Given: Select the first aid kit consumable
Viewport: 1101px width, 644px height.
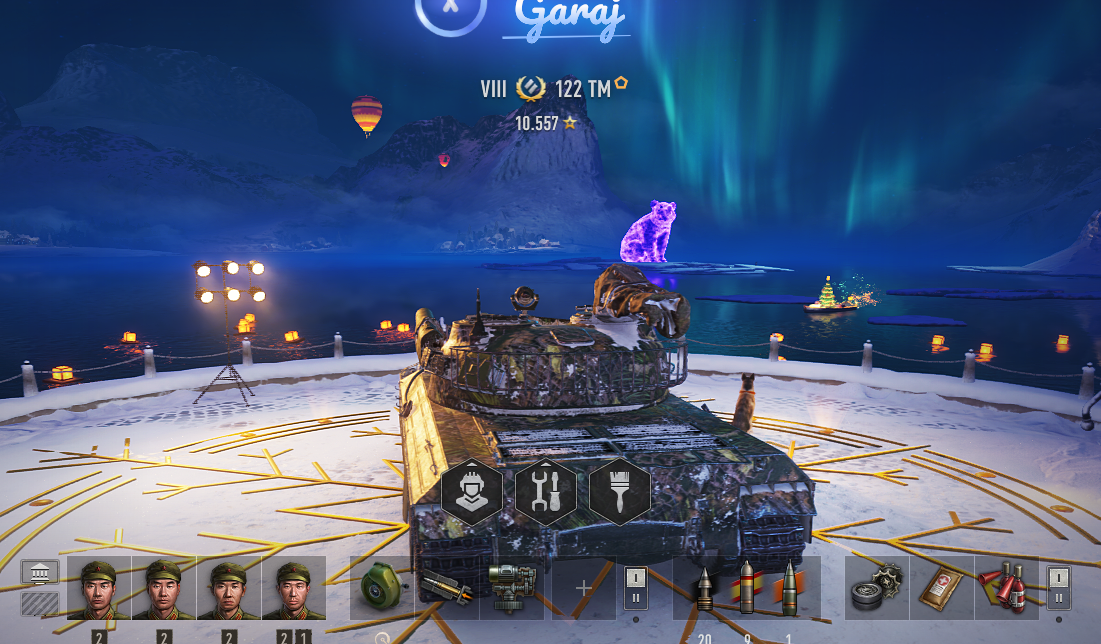Looking at the screenshot, I should [941, 588].
